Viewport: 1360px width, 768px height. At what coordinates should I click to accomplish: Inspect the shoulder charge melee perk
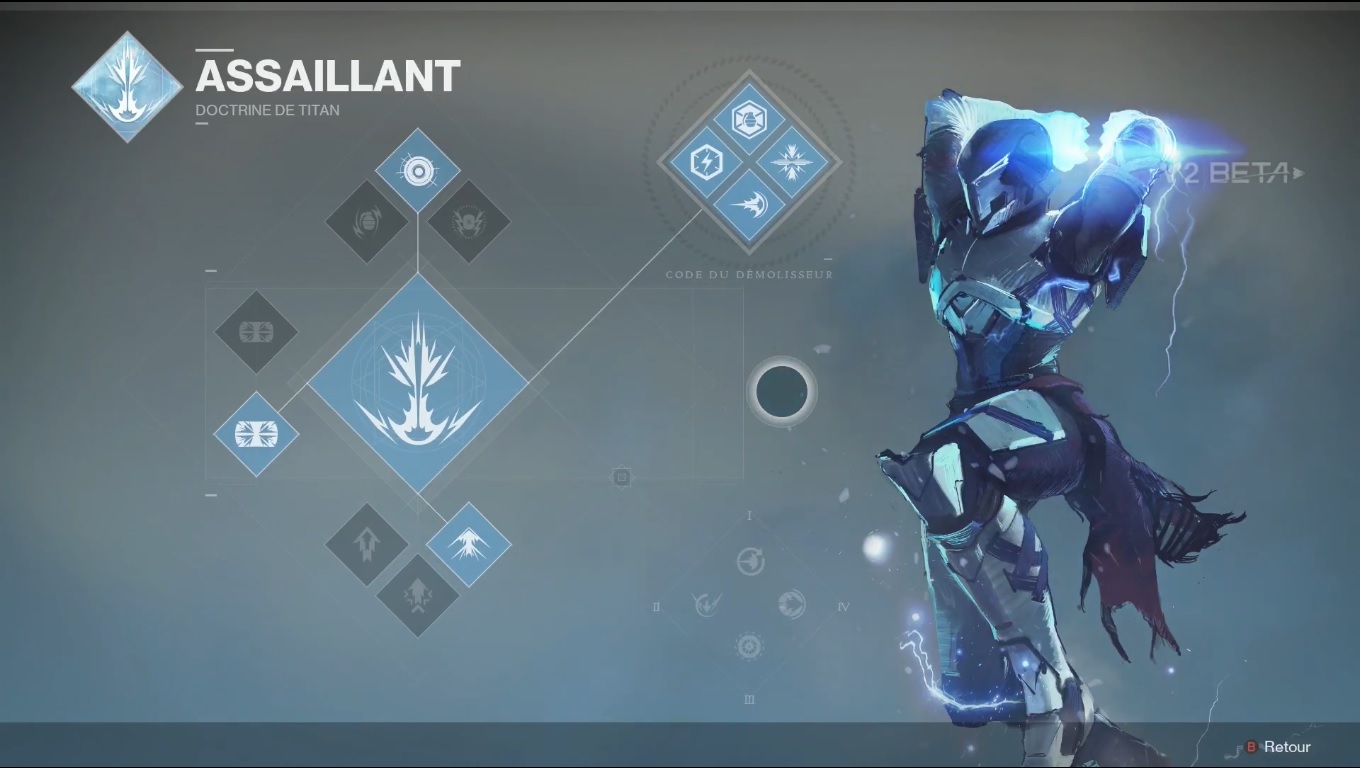pos(749,206)
